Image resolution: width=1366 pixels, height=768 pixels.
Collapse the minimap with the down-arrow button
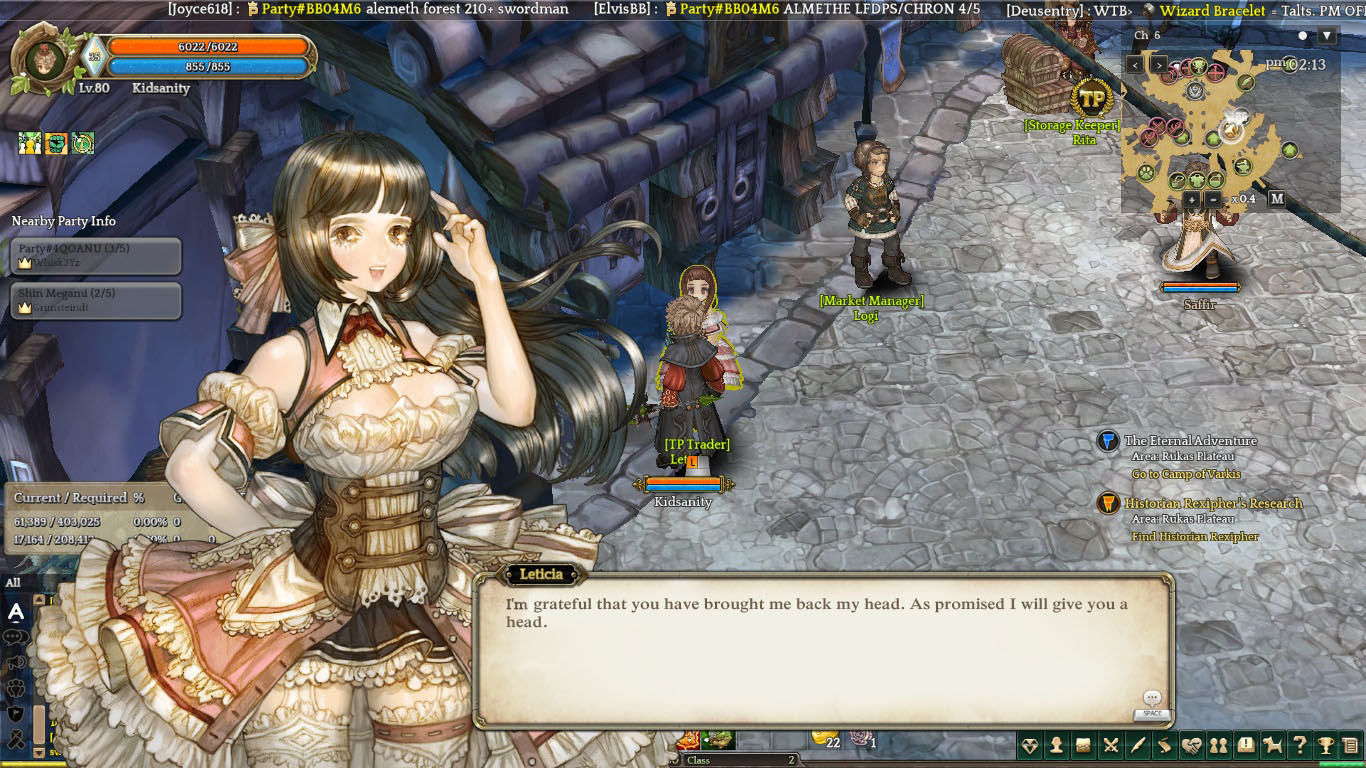pos(1327,36)
